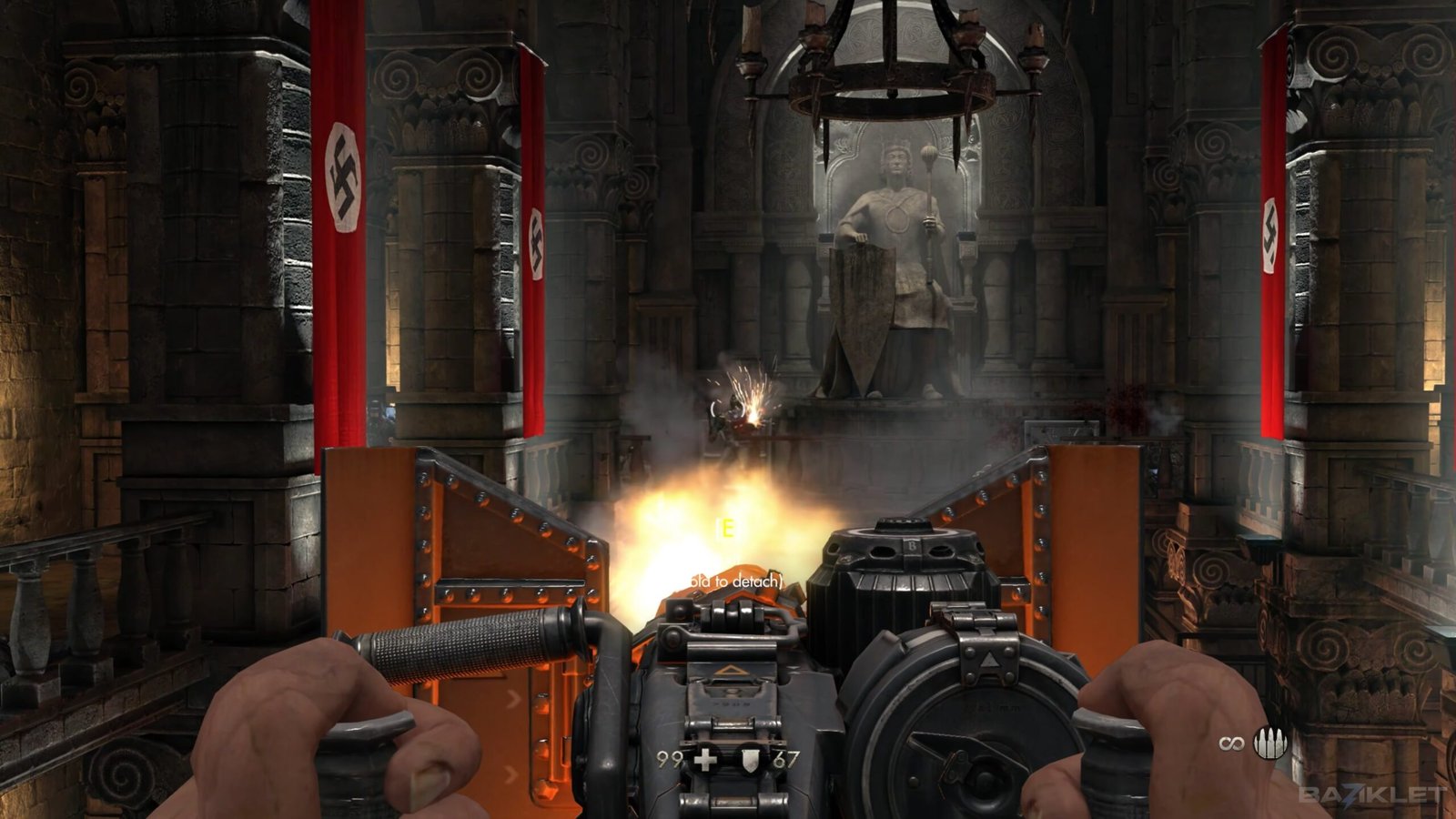The height and width of the screenshot is (819, 1456).
Task: Click the armor shield icon
Action: pos(748,759)
